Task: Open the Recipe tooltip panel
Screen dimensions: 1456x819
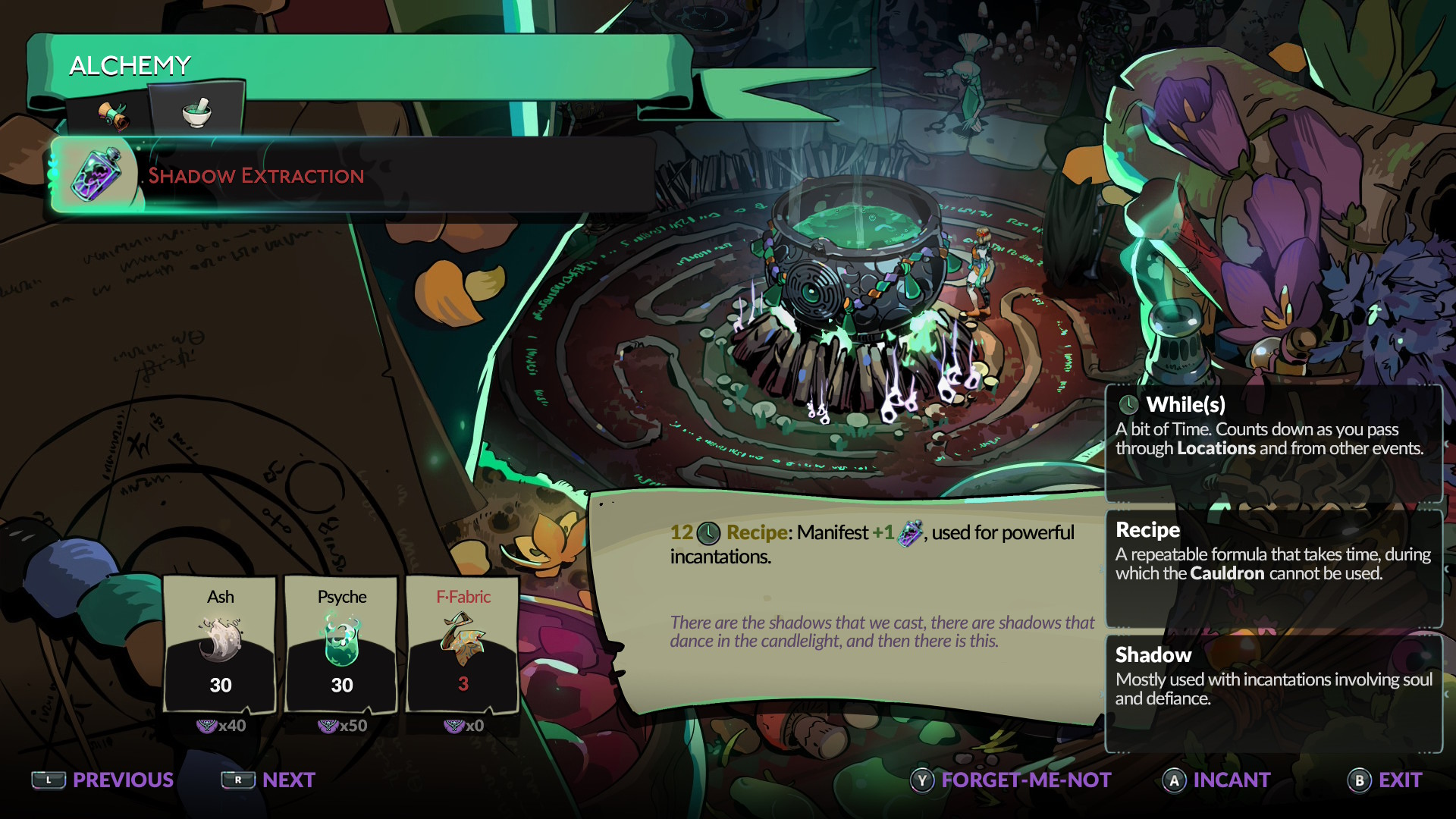Action: (x=1274, y=569)
